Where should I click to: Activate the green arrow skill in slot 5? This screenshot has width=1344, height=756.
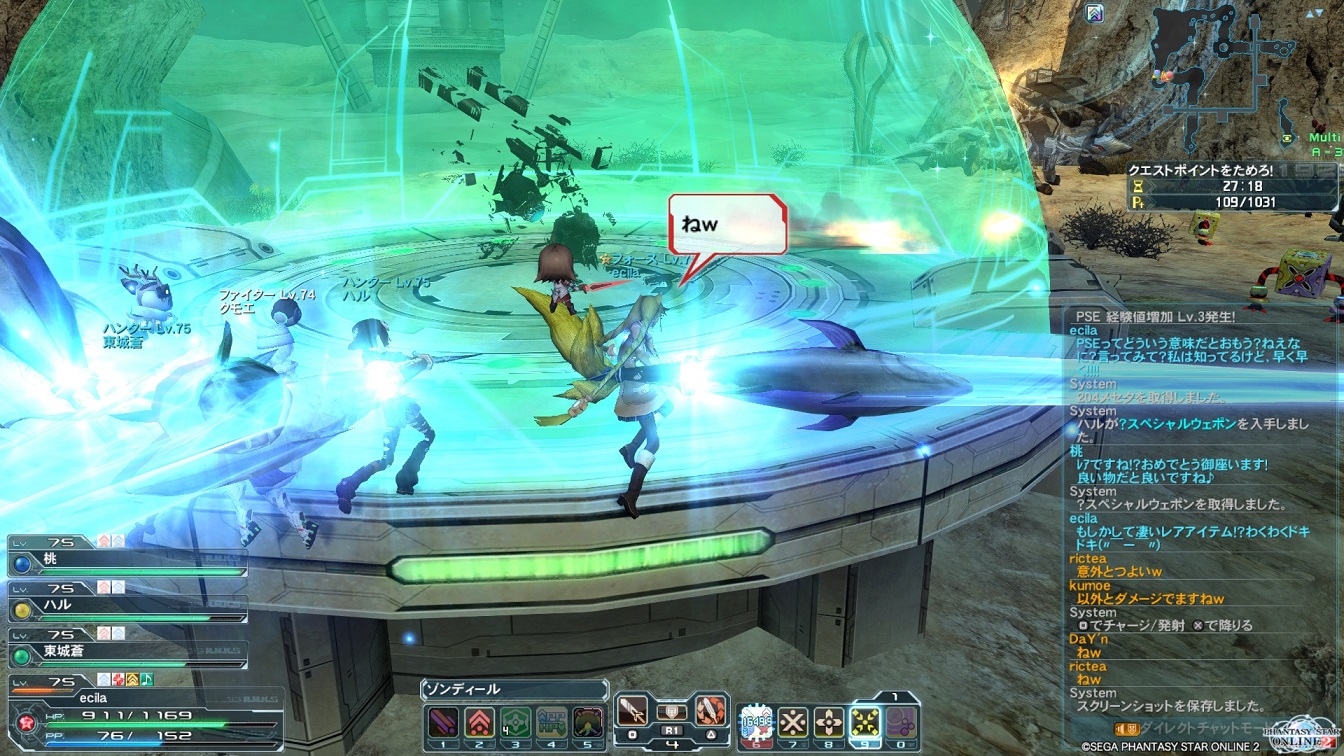pos(588,721)
